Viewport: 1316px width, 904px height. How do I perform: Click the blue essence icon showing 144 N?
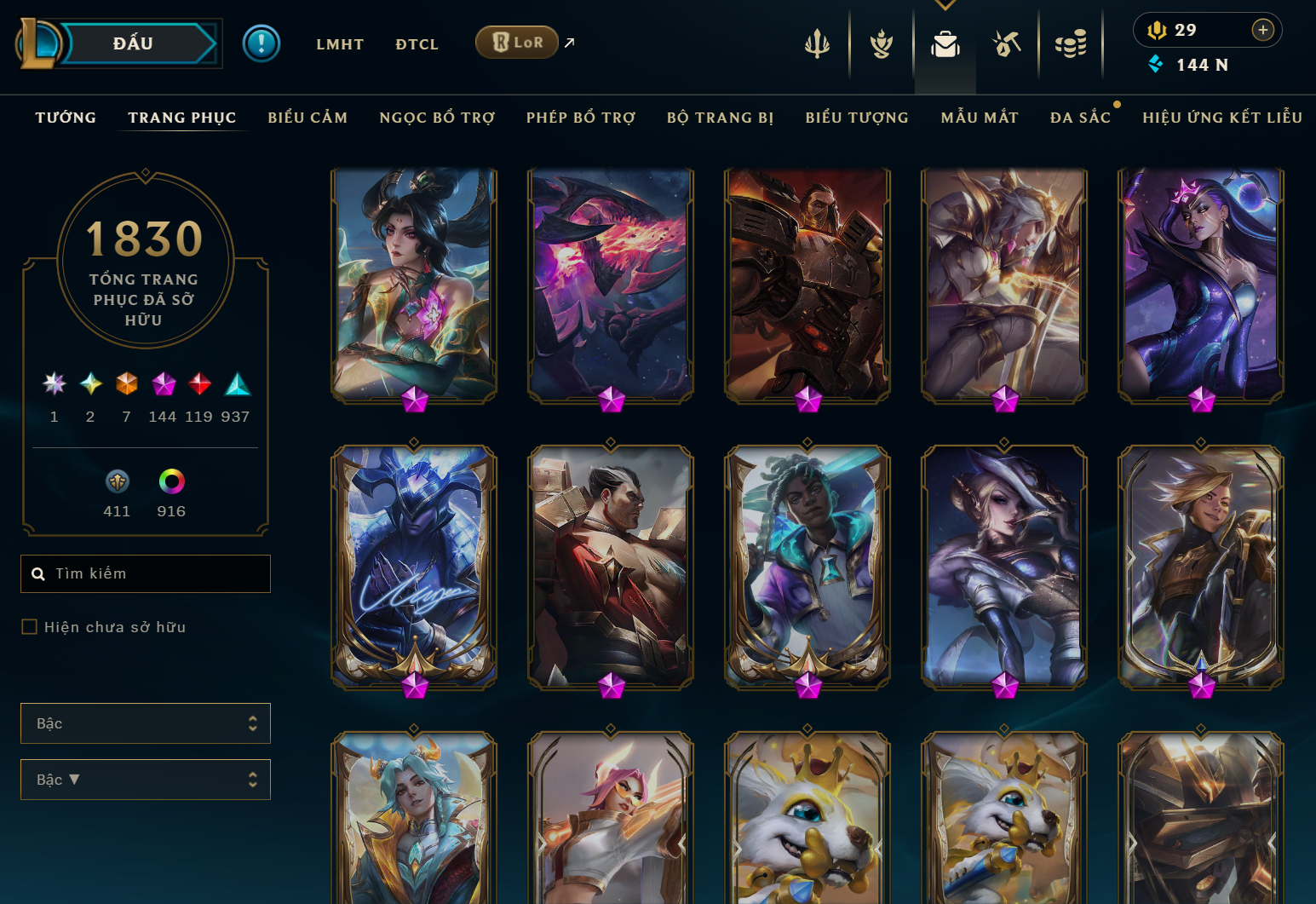click(1156, 64)
